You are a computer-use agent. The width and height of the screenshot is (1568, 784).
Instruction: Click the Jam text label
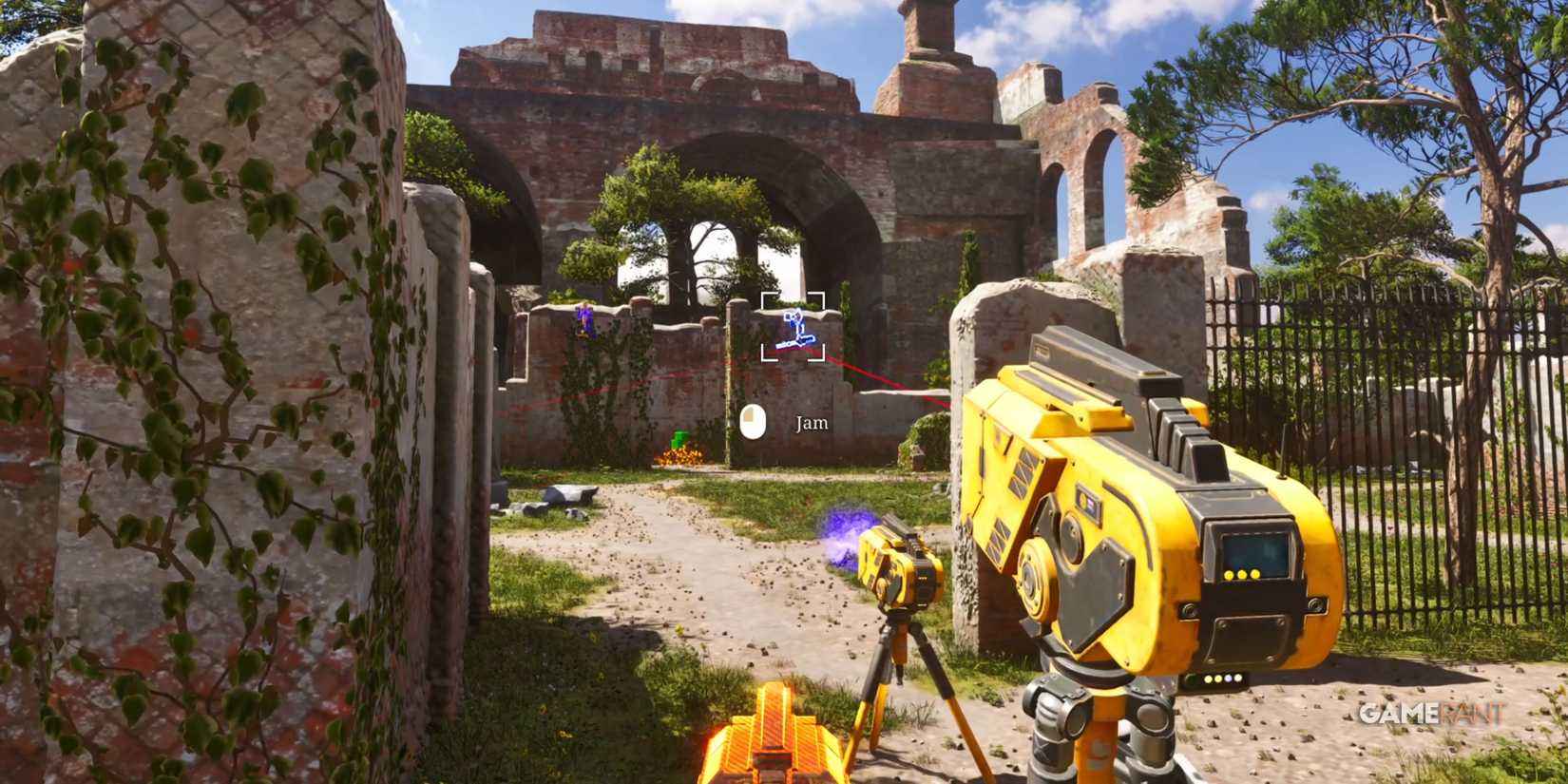(810, 423)
